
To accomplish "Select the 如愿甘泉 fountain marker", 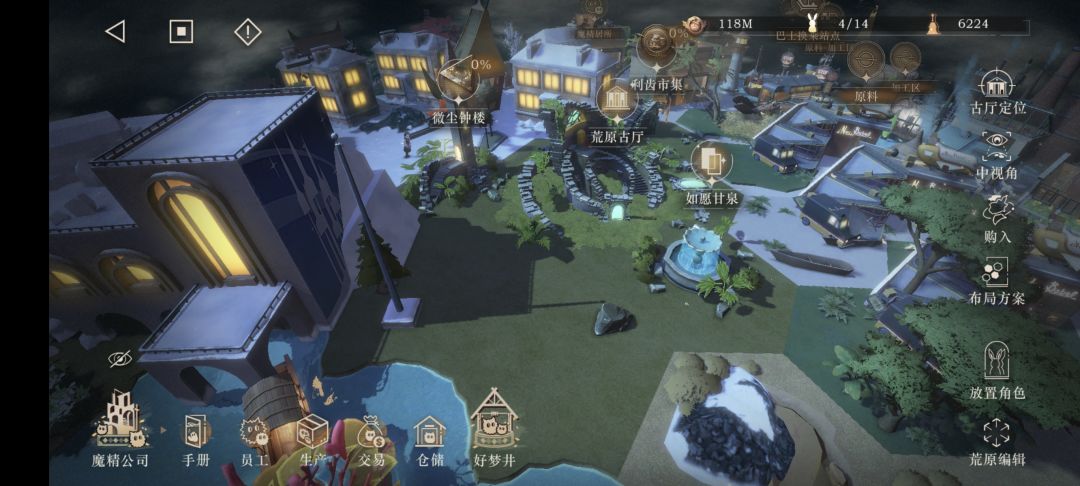I will [x=712, y=162].
